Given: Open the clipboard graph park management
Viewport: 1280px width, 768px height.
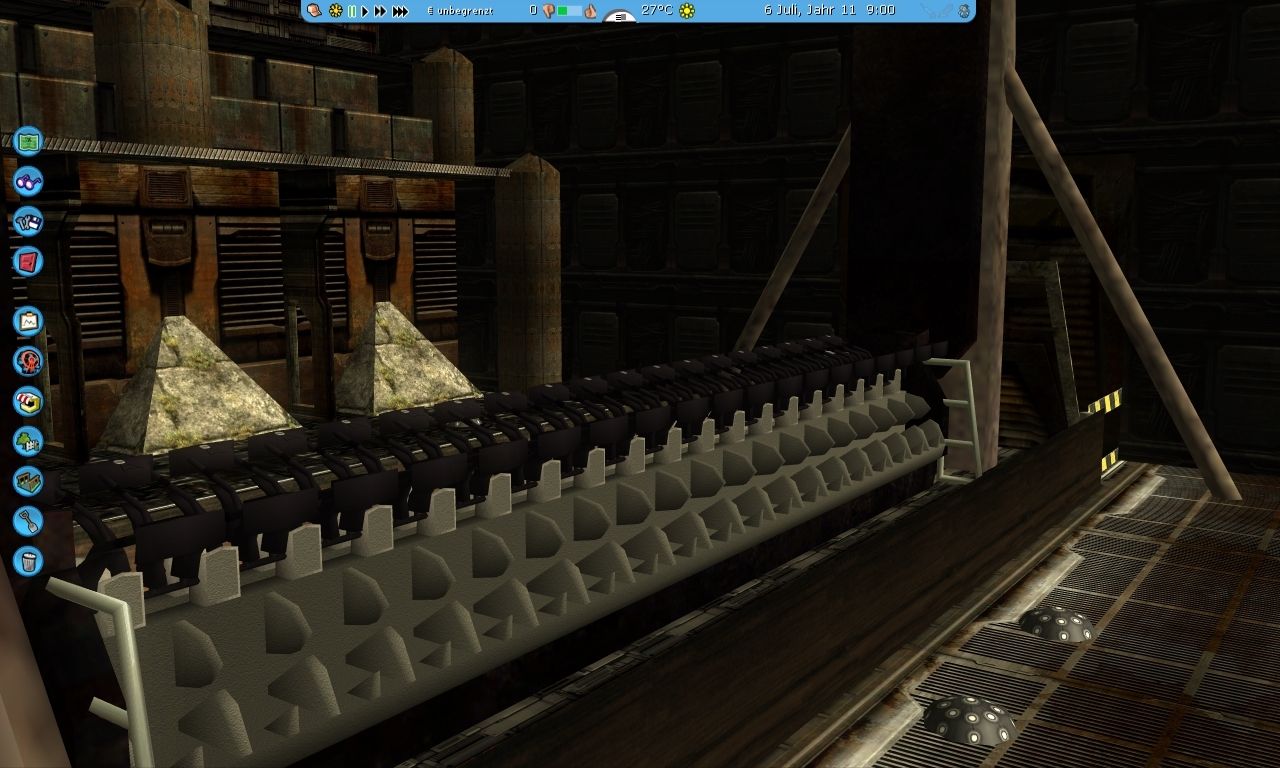Looking at the screenshot, I should [28, 321].
